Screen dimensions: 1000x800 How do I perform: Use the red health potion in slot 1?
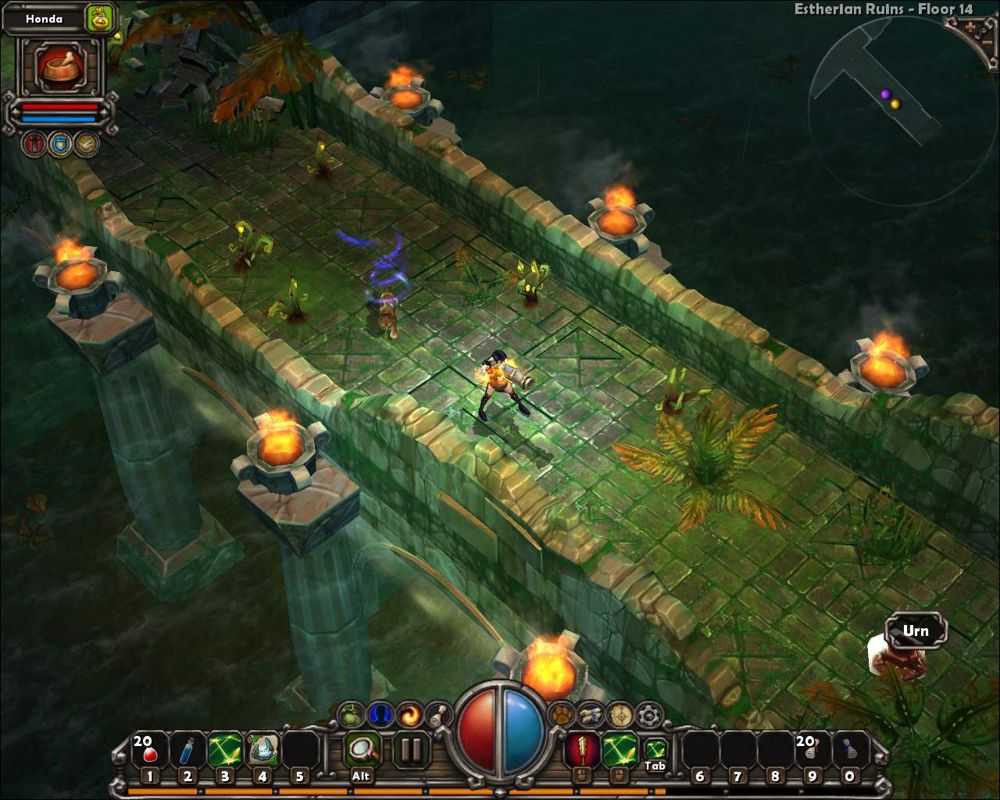[x=149, y=750]
